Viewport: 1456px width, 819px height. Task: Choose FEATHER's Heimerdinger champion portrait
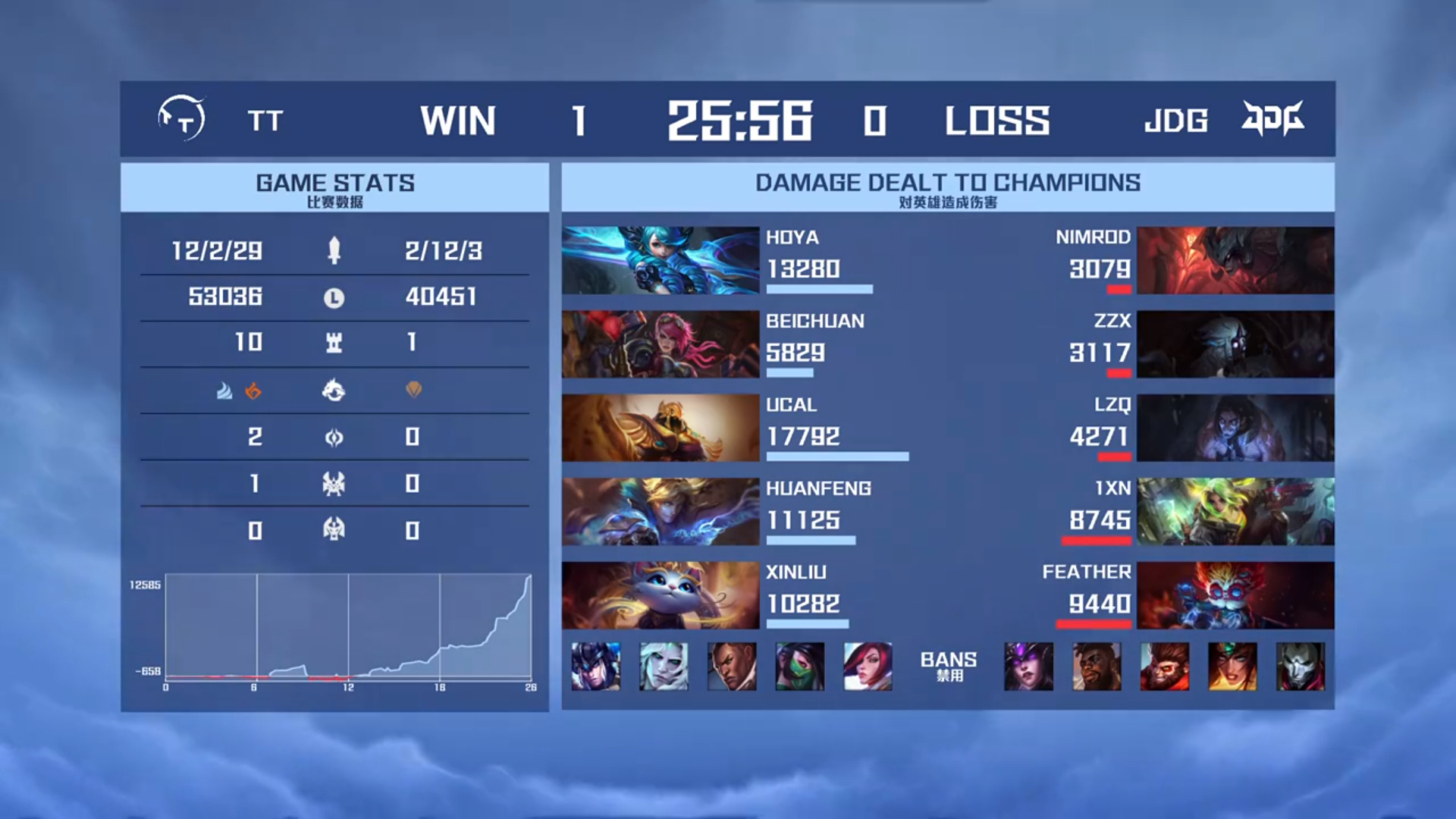pos(1235,595)
